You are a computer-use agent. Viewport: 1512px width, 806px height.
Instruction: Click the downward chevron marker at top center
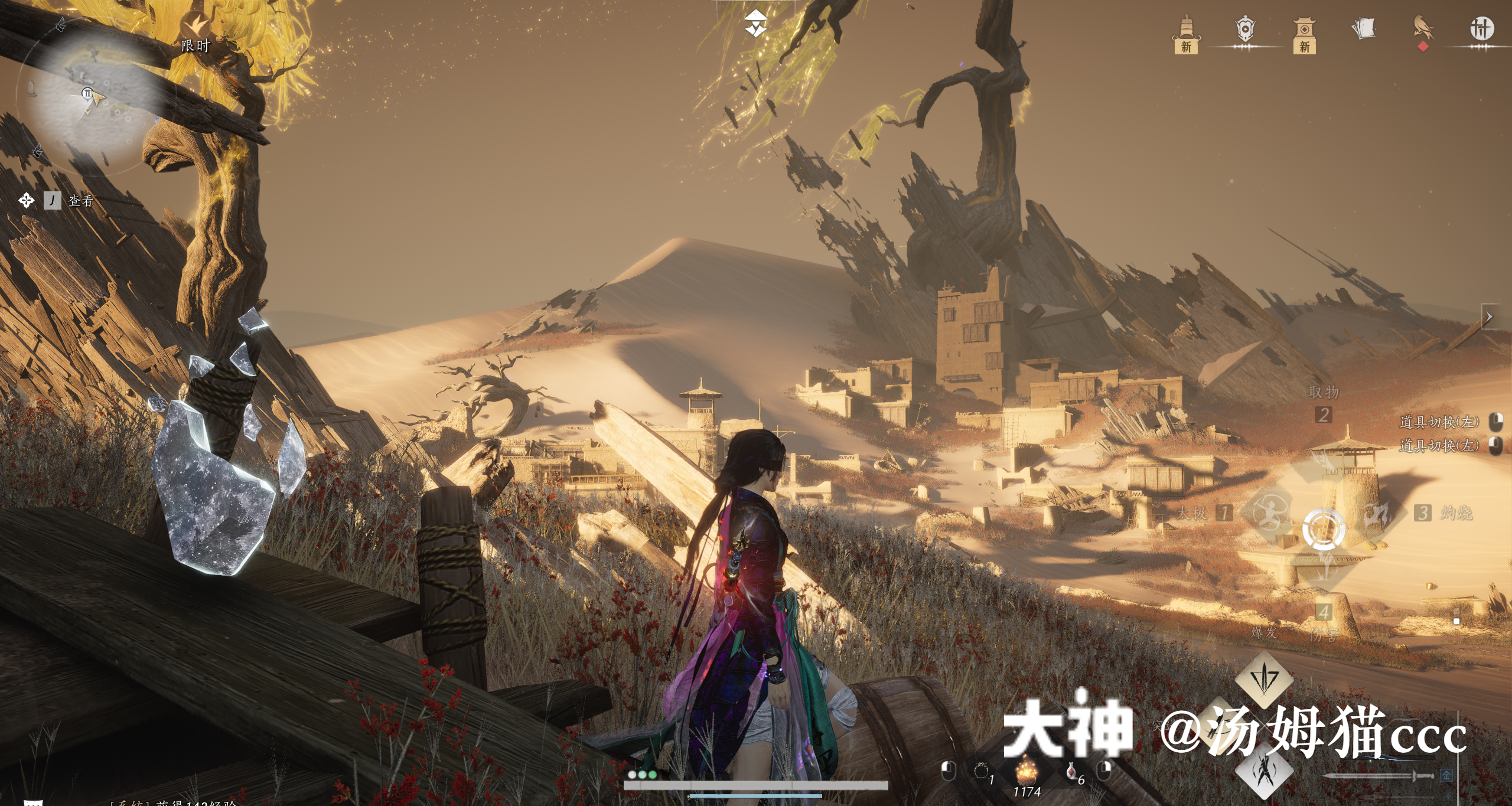point(755,24)
